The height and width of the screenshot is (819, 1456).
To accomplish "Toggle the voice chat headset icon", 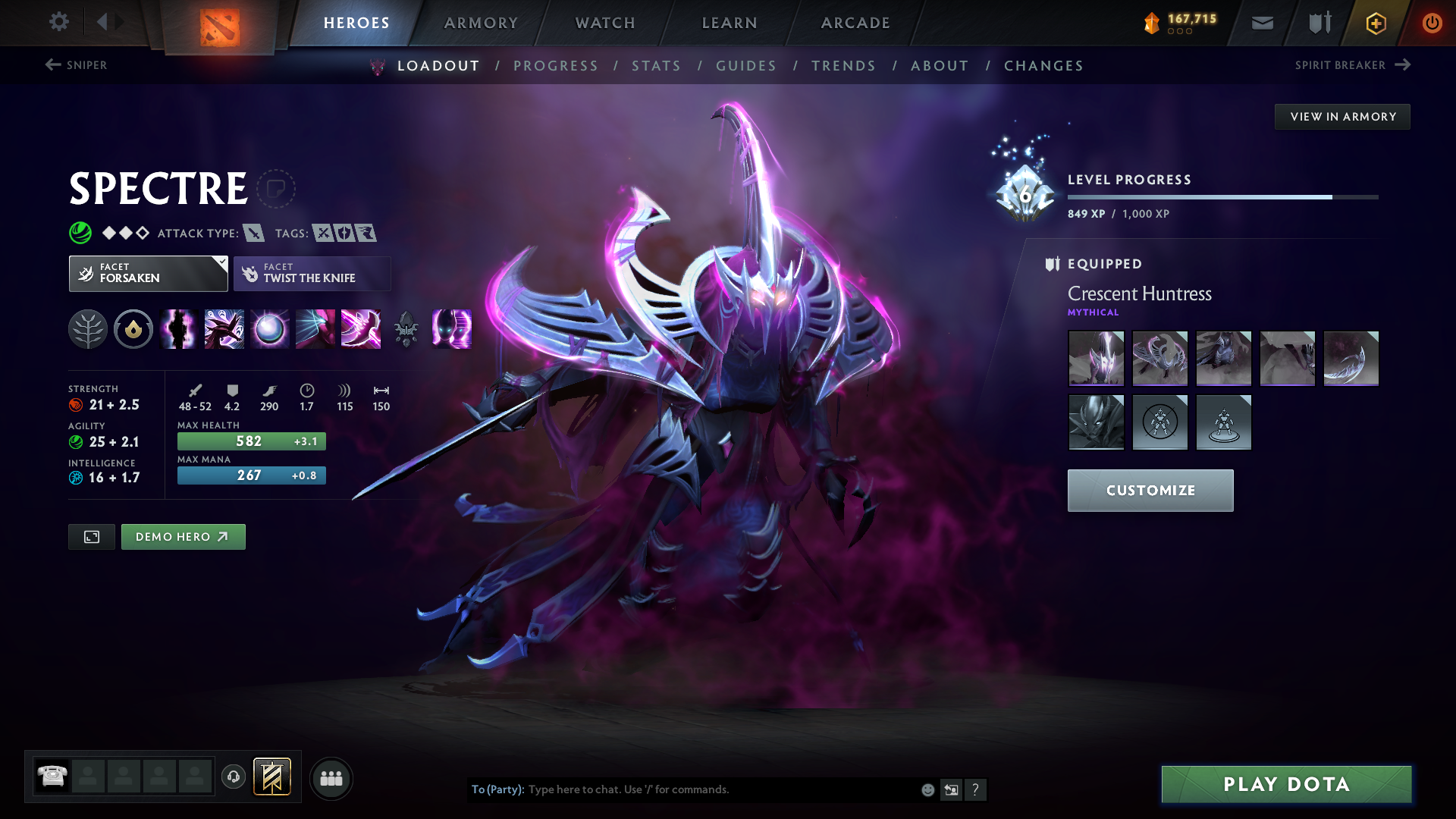I will tap(234, 778).
